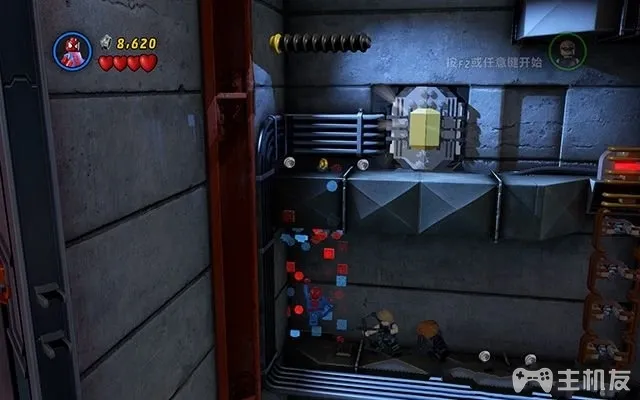Select the greyed-out player two portrait

pos(566,52)
